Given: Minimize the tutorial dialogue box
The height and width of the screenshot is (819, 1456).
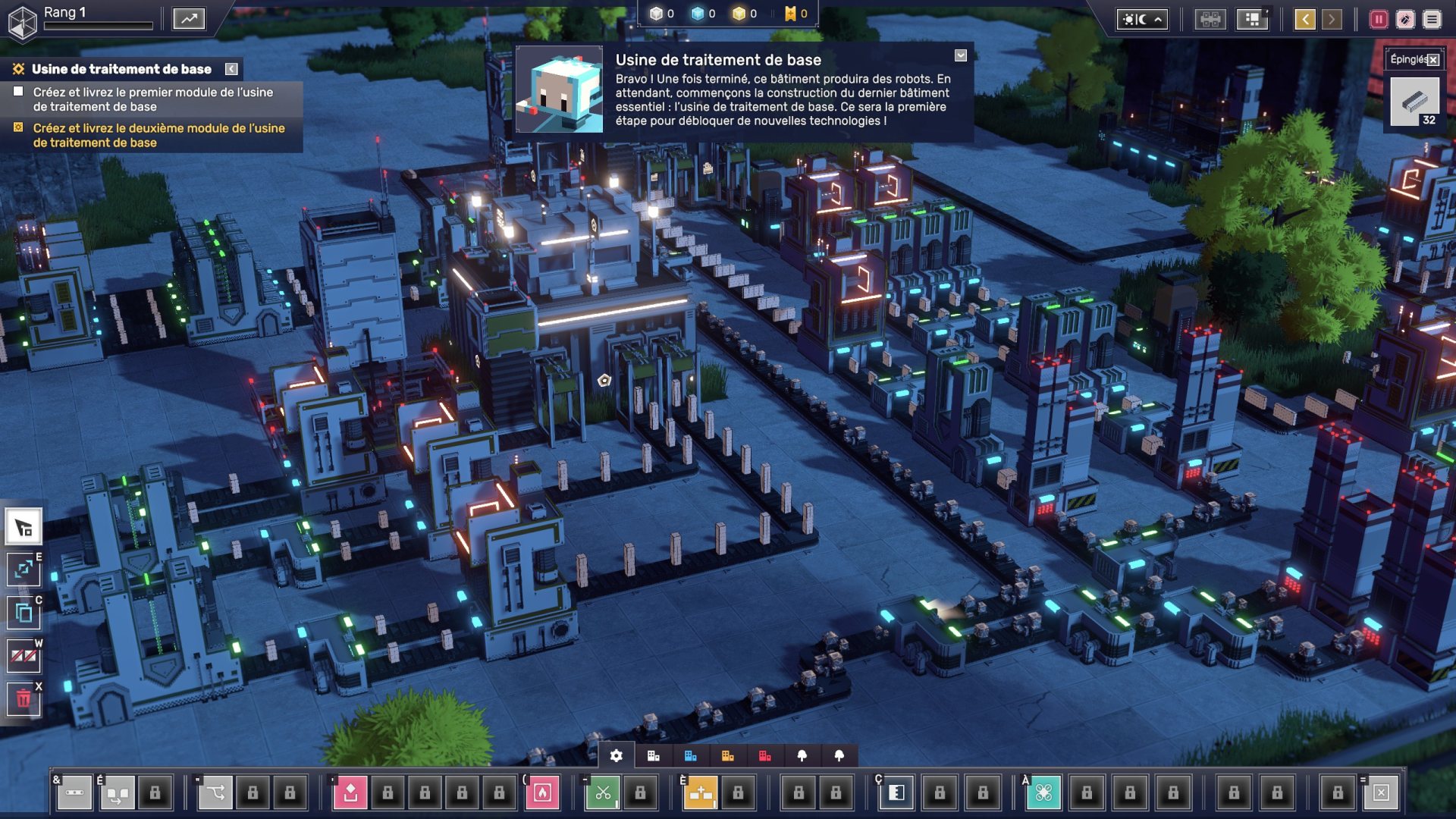Looking at the screenshot, I should [x=961, y=55].
